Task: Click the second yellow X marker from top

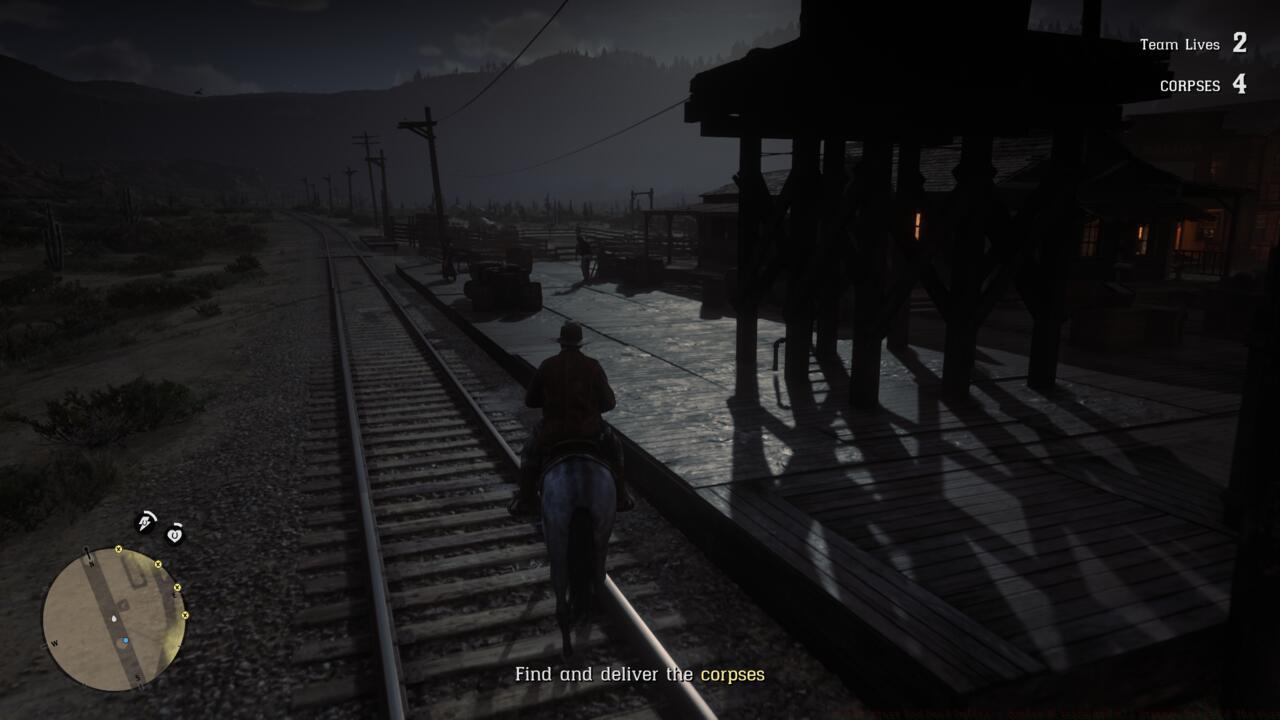Action: click(x=158, y=565)
